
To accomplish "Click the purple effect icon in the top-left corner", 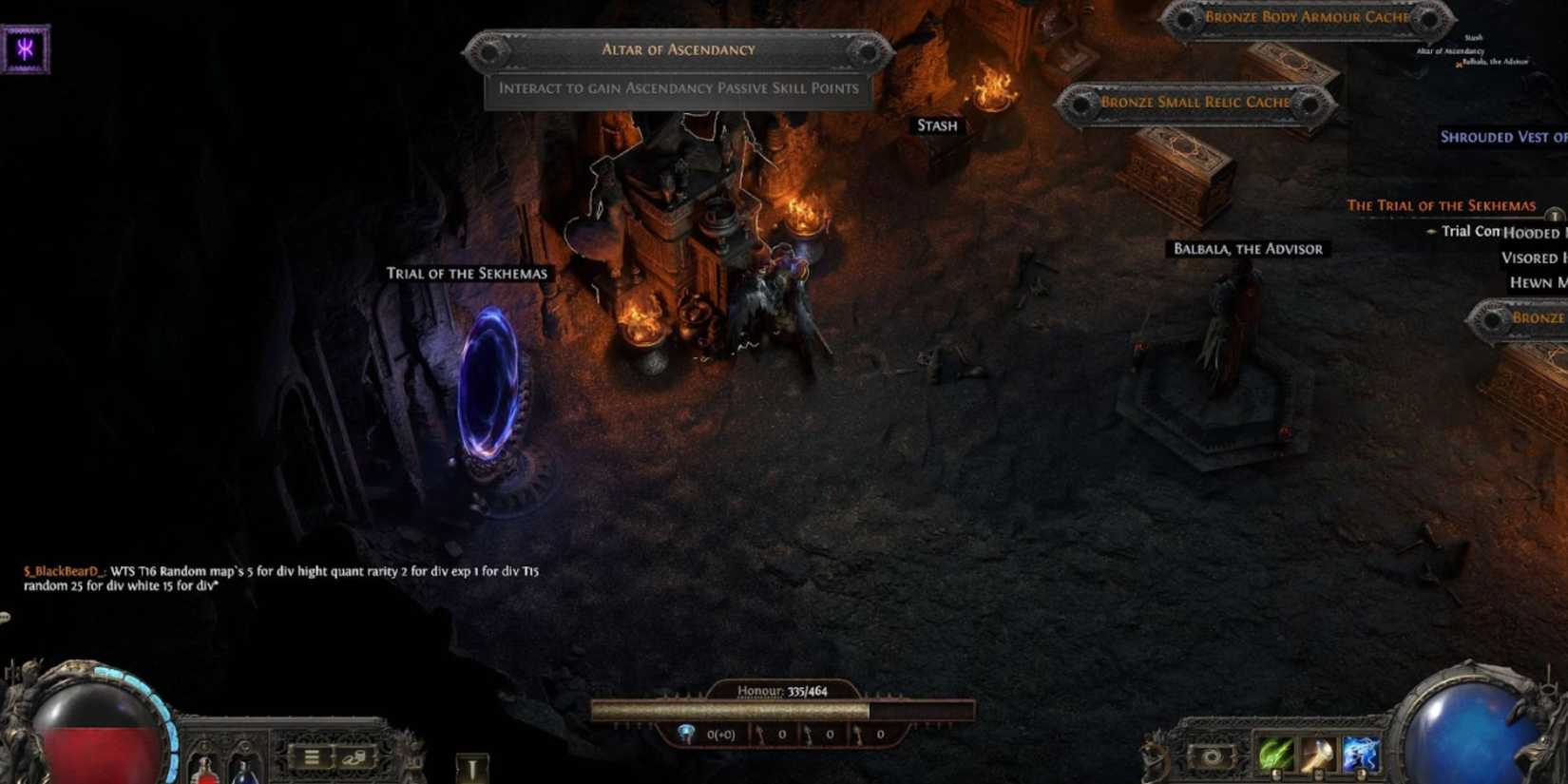I will [26, 47].
